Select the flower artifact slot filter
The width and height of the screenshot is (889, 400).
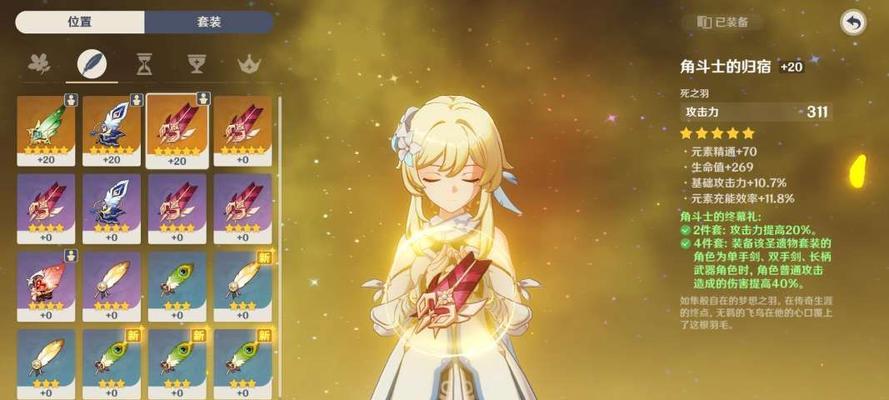tap(40, 64)
